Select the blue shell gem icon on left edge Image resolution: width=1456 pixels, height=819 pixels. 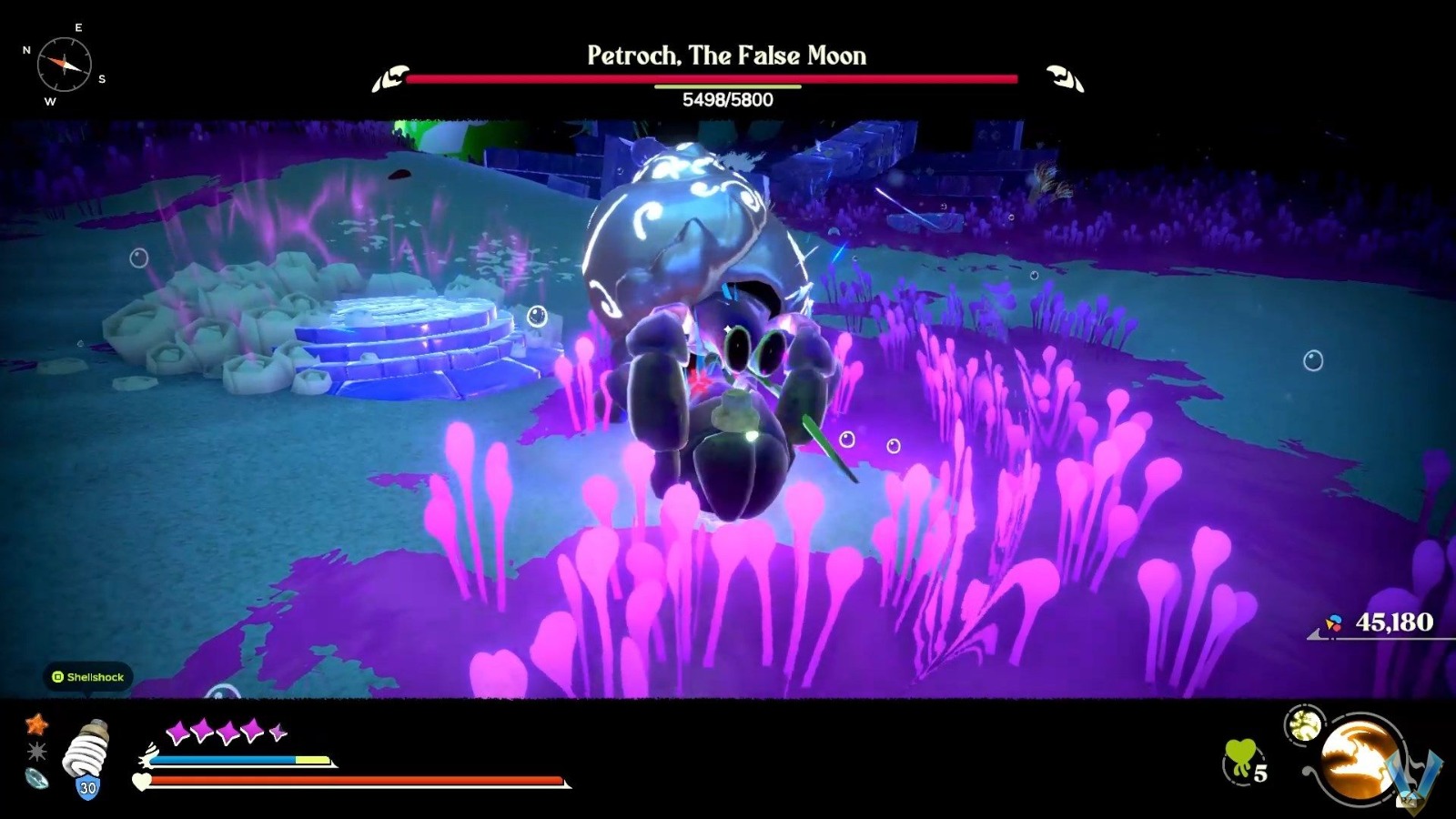pyautogui.click(x=38, y=780)
